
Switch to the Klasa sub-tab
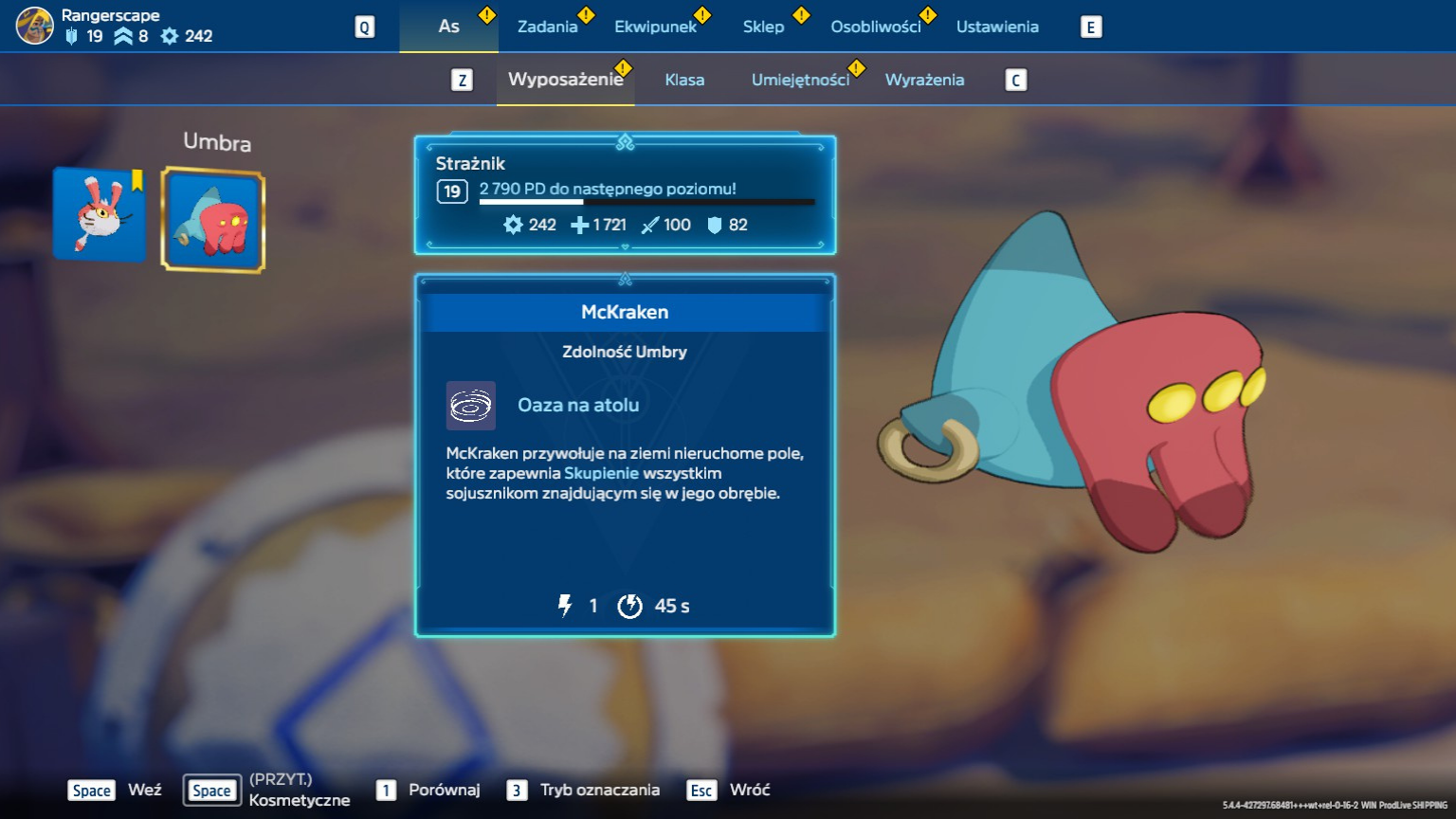pos(684,80)
